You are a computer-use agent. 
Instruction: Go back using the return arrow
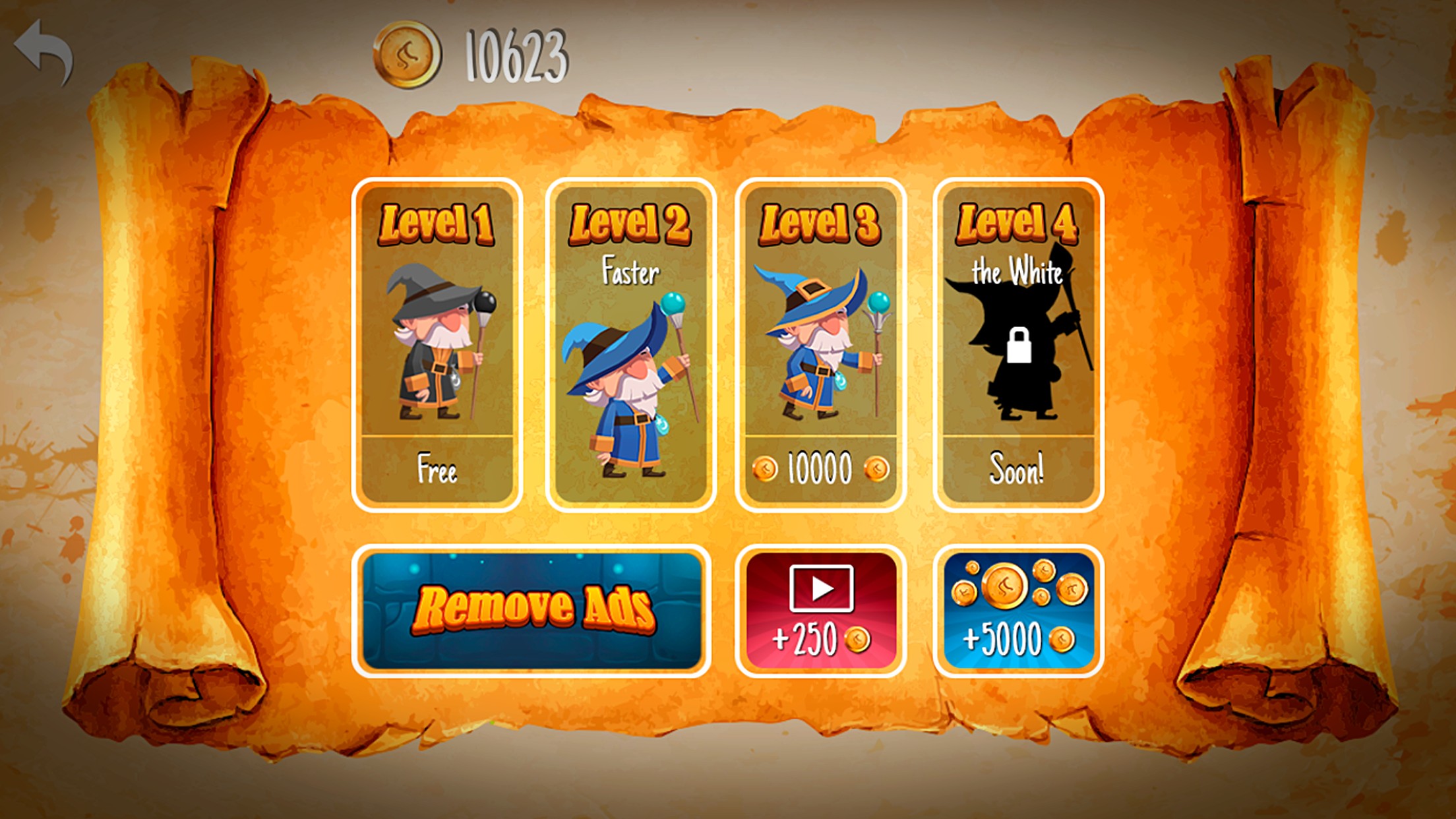tap(44, 51)
